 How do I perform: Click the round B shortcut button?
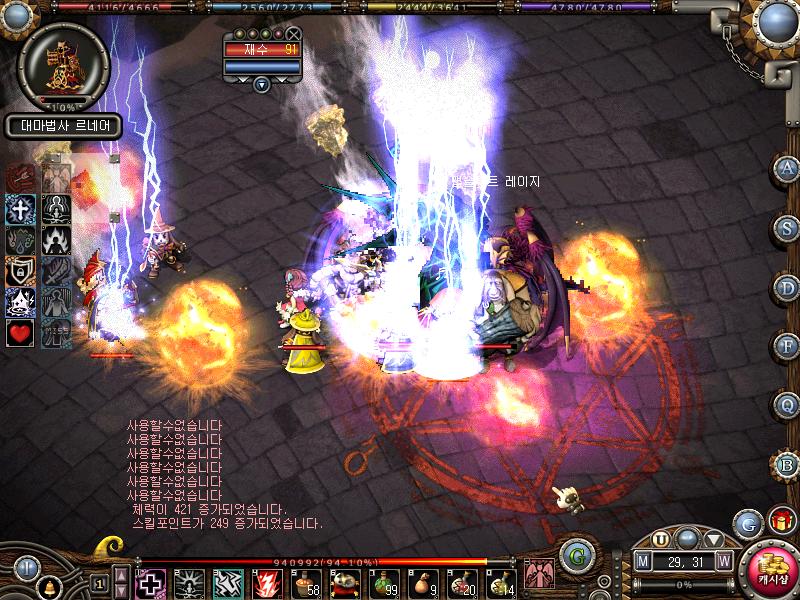pos(787,465)
